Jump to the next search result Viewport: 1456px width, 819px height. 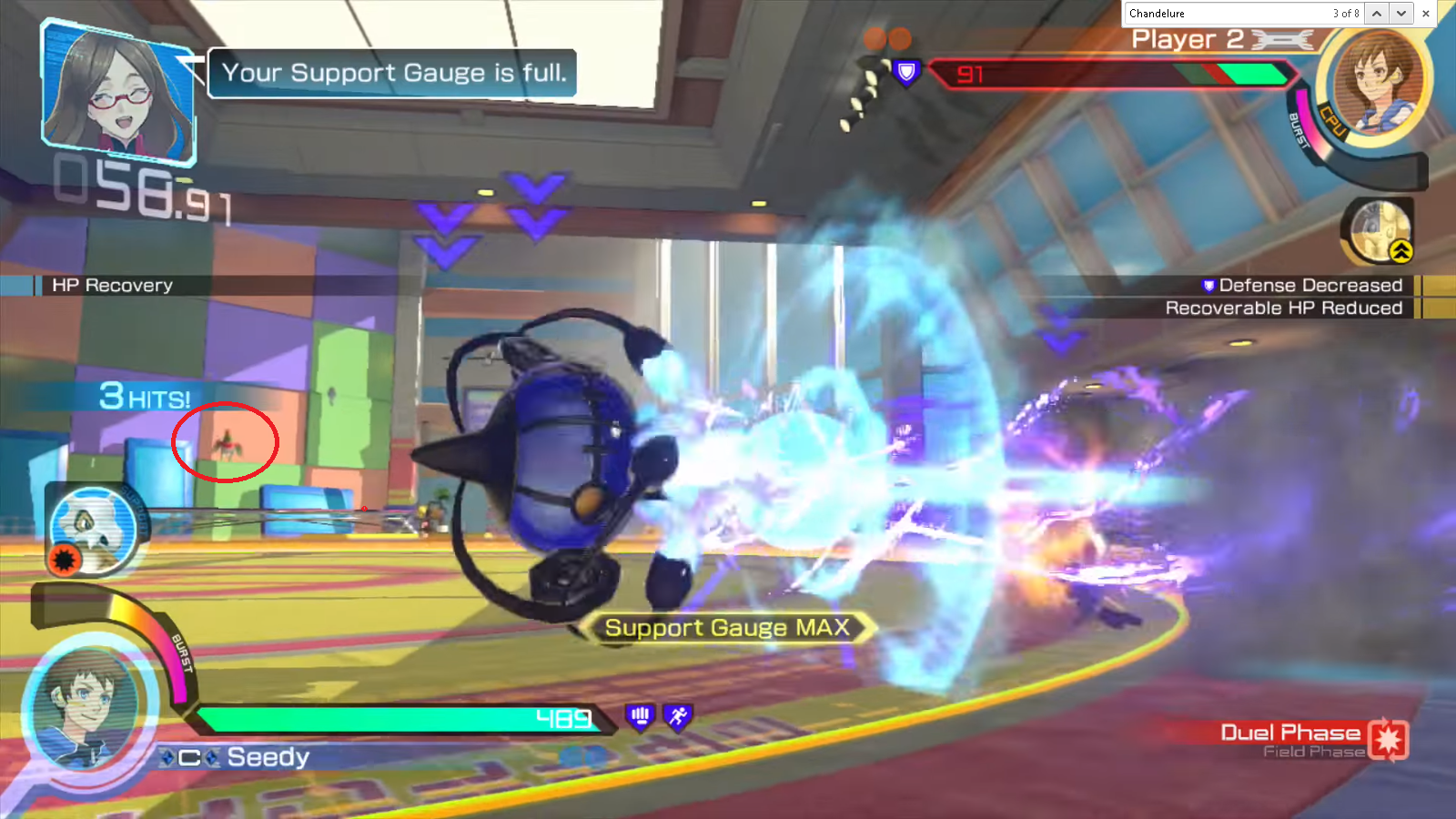click(1401, 14)
